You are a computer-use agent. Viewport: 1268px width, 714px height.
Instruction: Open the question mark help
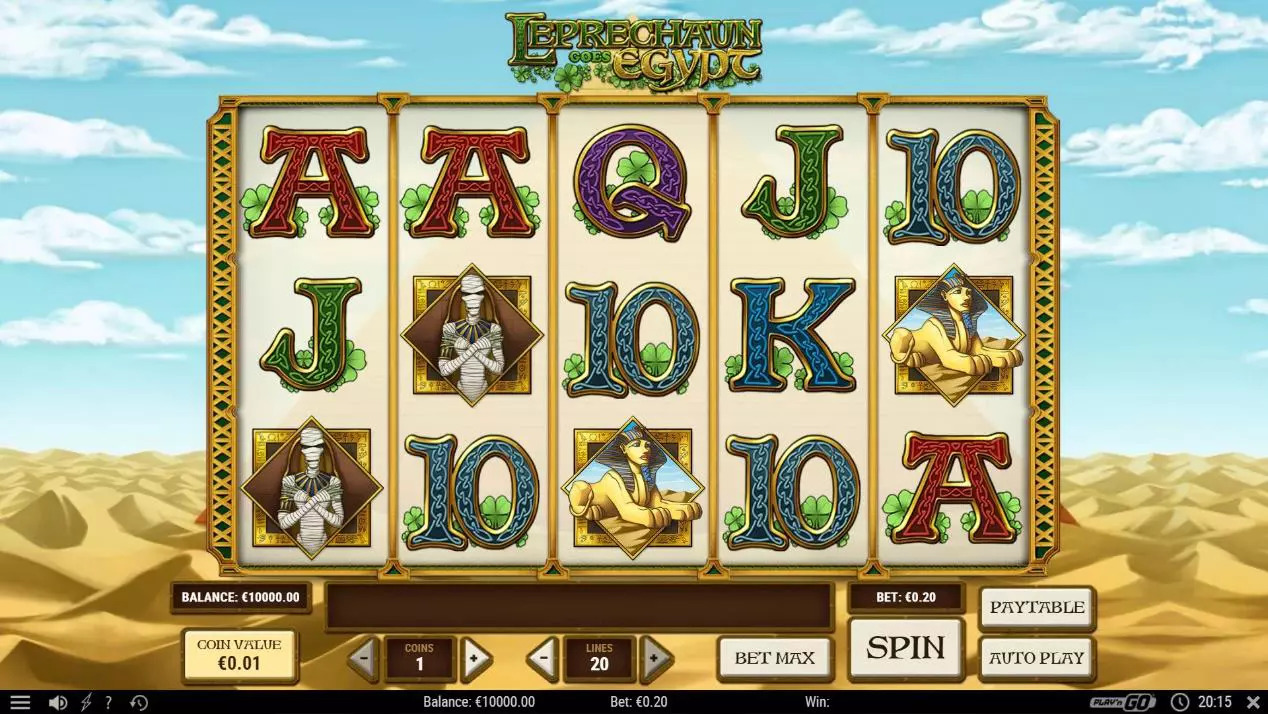click(x=108, y=703)
